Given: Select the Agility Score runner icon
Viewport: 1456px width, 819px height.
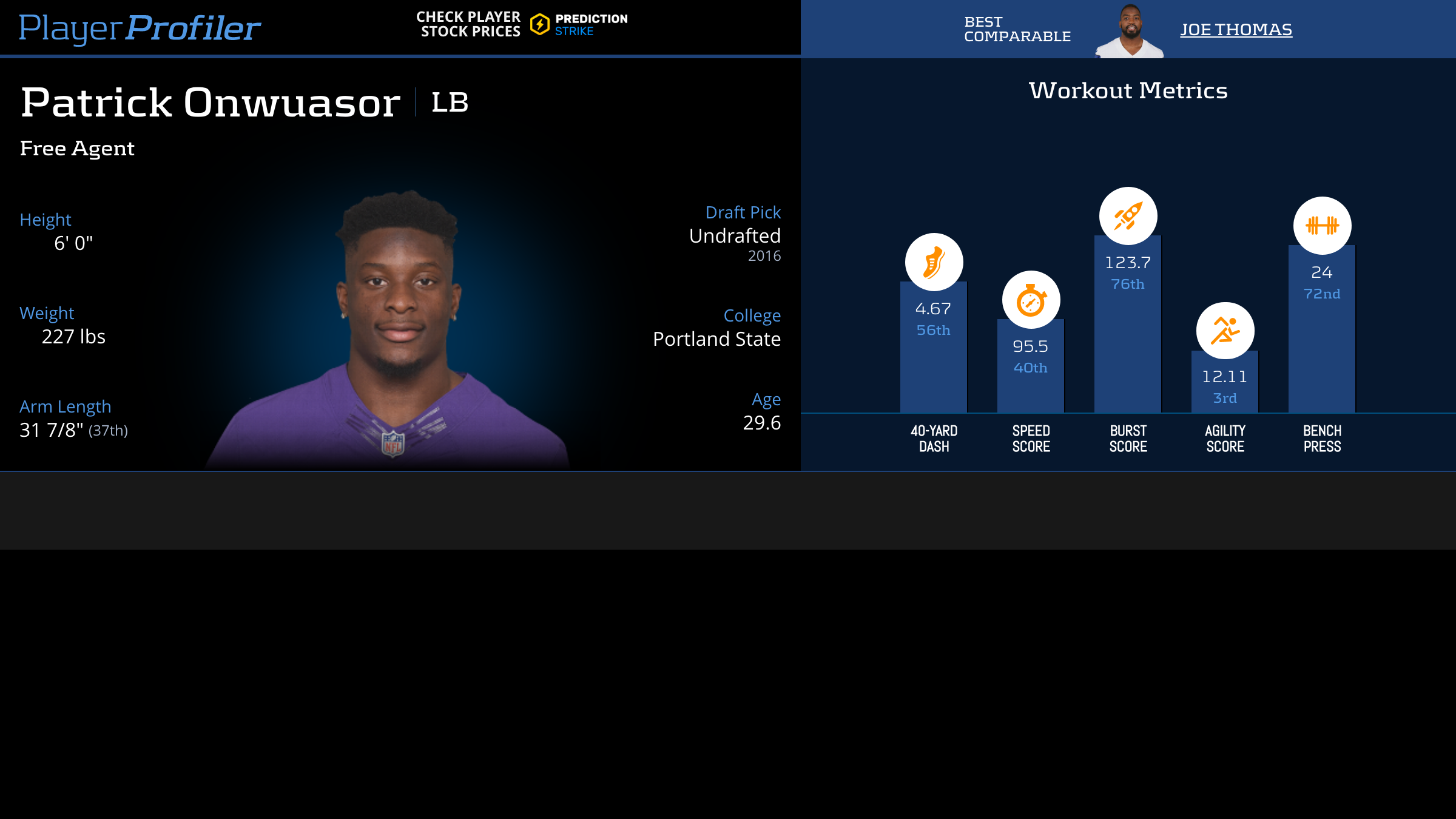Looking at the screenshot, I should [1225, 331].
